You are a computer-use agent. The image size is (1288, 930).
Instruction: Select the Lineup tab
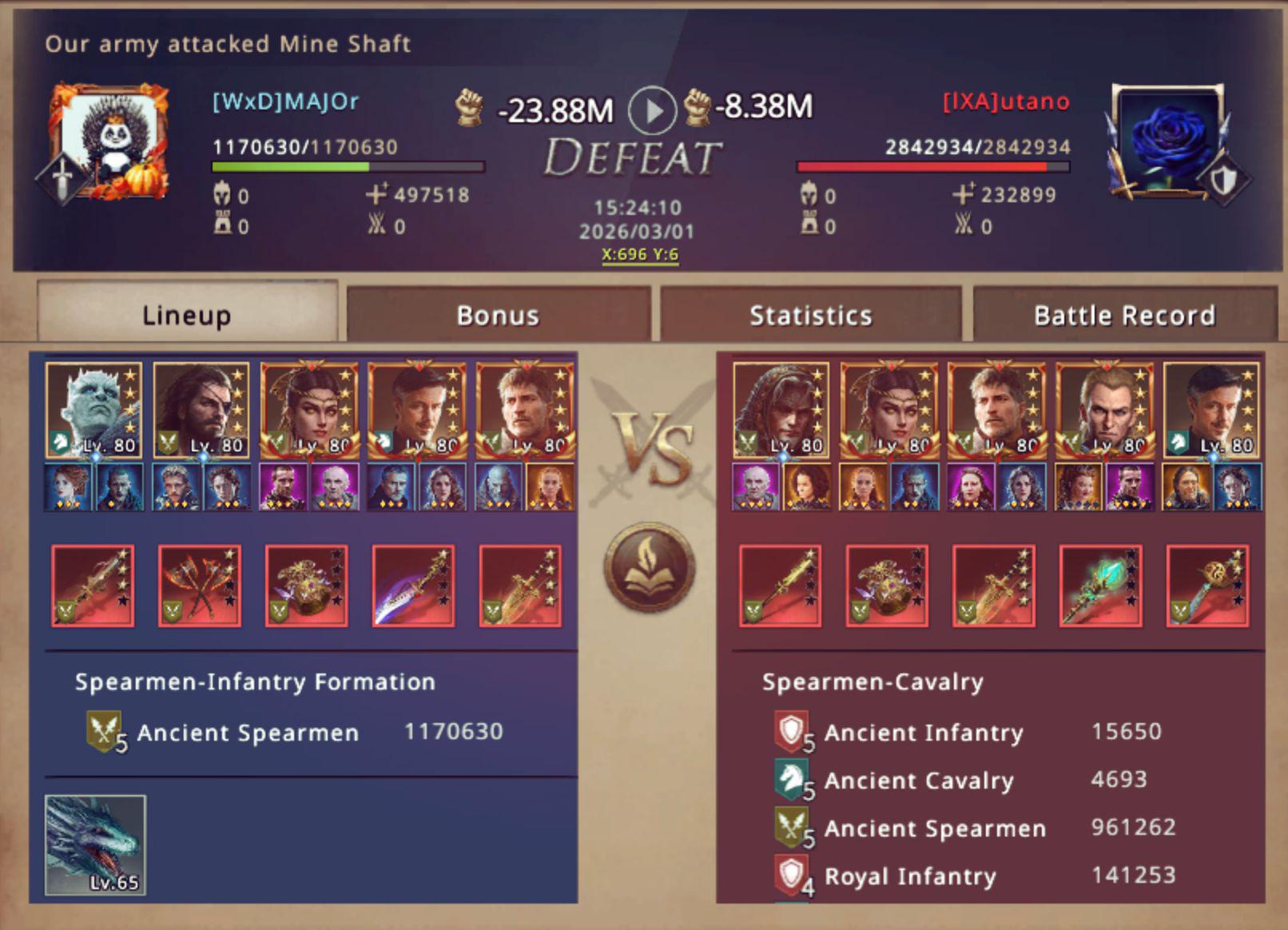click(187, 315)
